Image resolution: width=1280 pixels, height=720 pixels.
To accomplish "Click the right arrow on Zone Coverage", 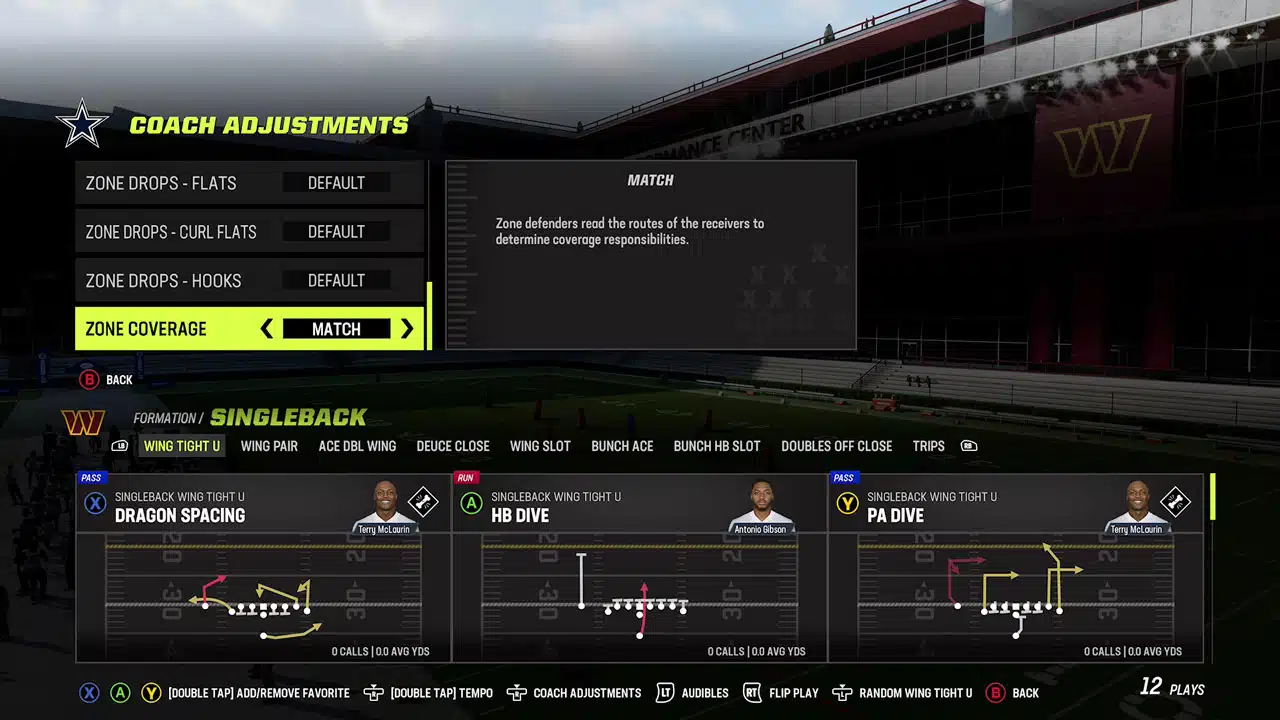I will pos(407,329).
